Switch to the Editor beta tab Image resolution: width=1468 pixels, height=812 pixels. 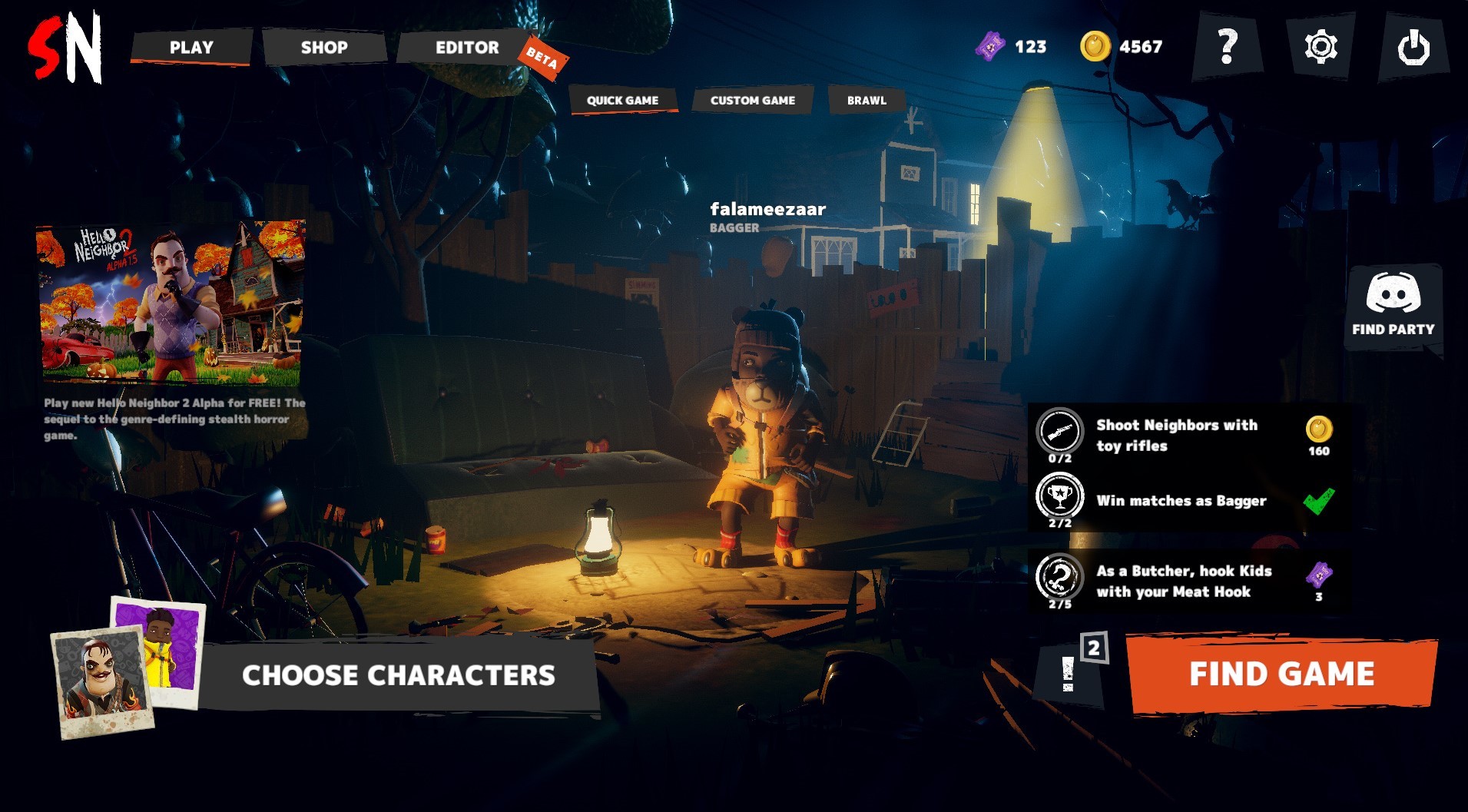pos(467,48)
